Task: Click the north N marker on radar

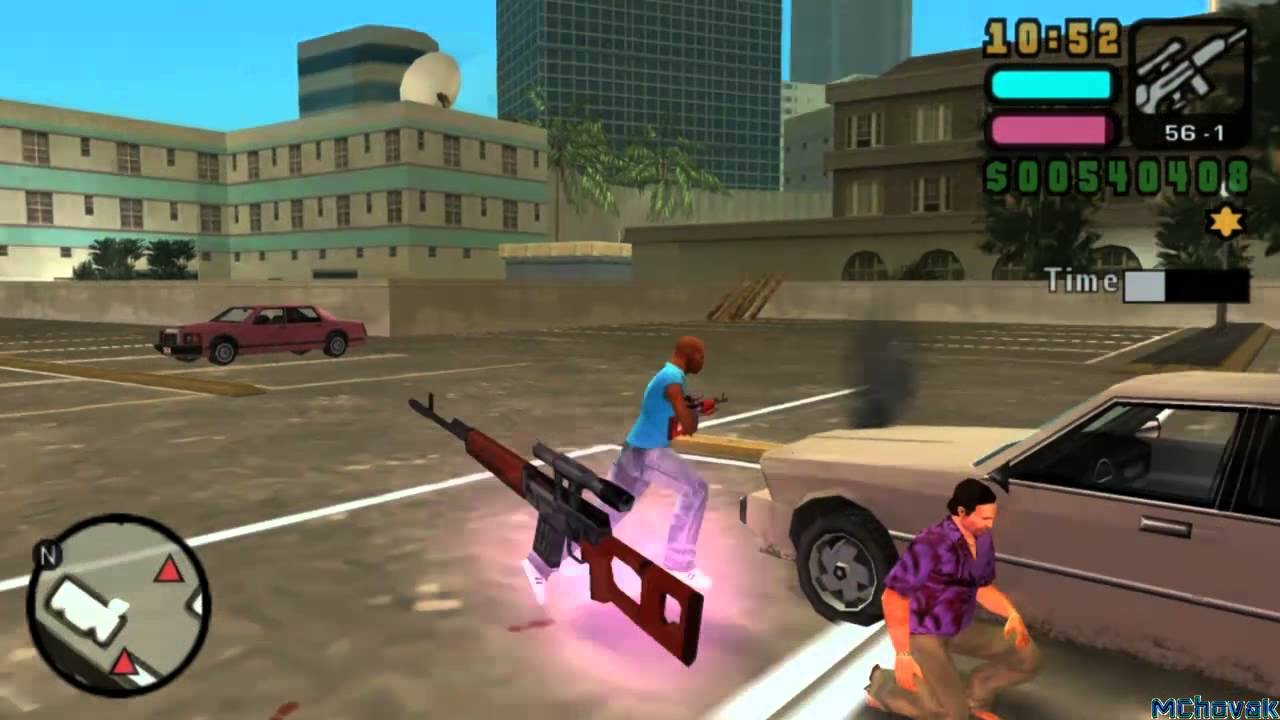Action: tap(45, 552)
